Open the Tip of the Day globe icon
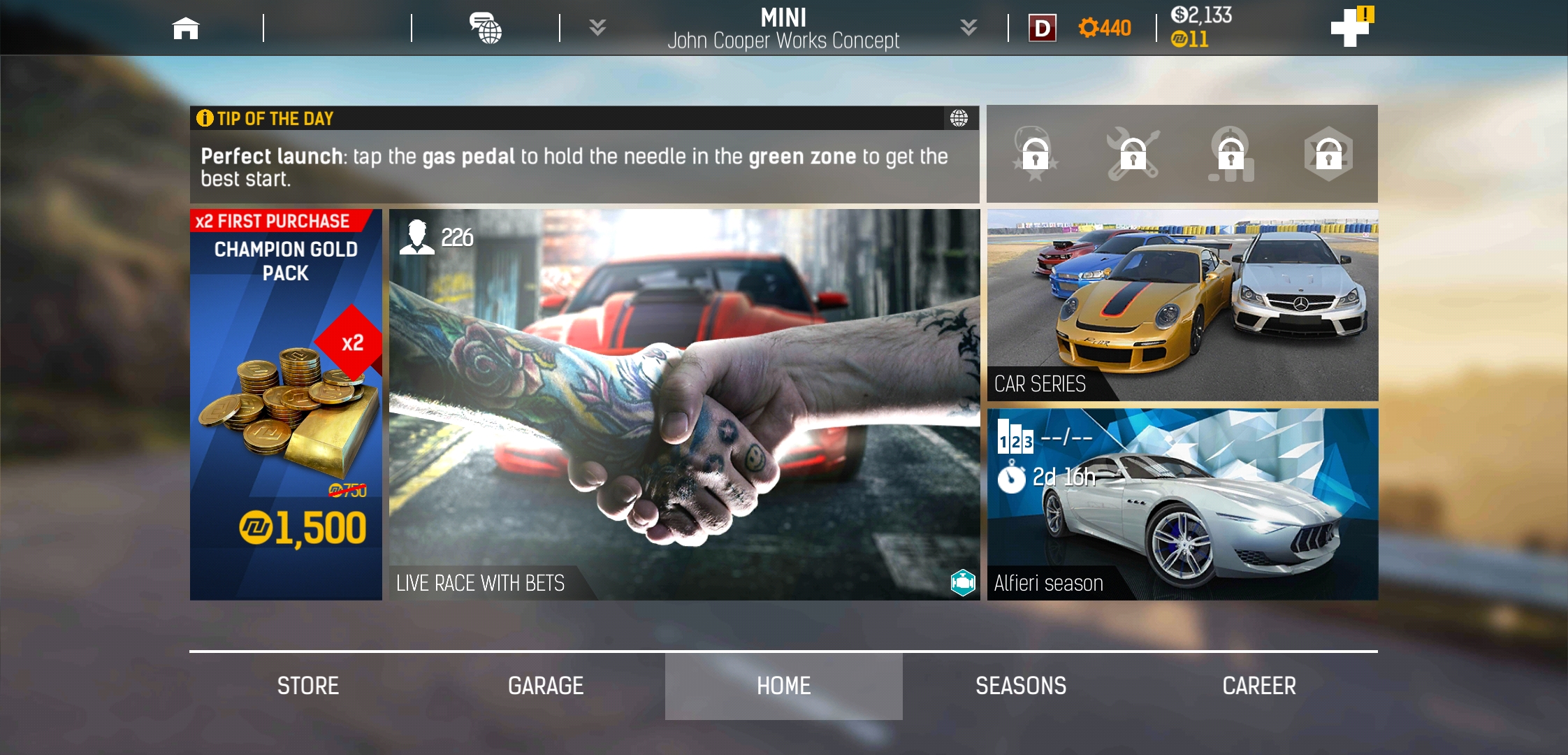This screenshot has width=1568, height=755. 959,118
